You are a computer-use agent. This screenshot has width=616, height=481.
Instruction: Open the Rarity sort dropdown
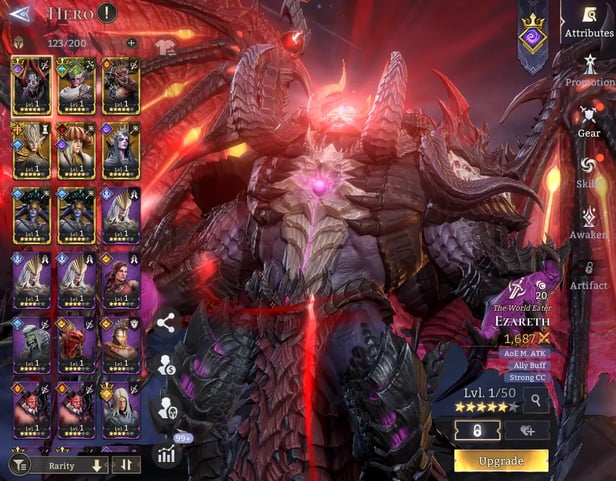pyautogui.click(x=62, y=465)
